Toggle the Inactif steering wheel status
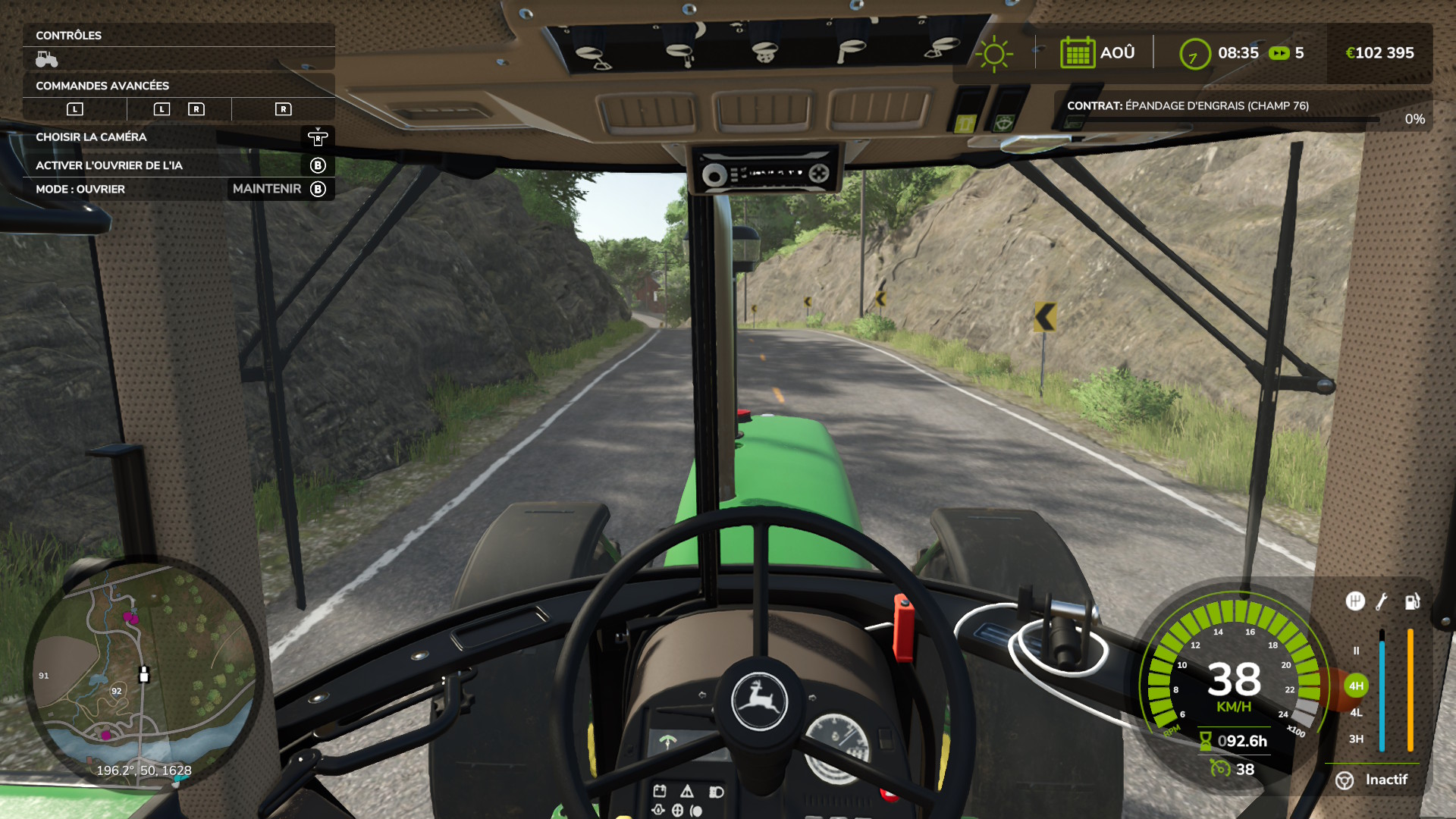1456x819 pixels. point(1373,780)
